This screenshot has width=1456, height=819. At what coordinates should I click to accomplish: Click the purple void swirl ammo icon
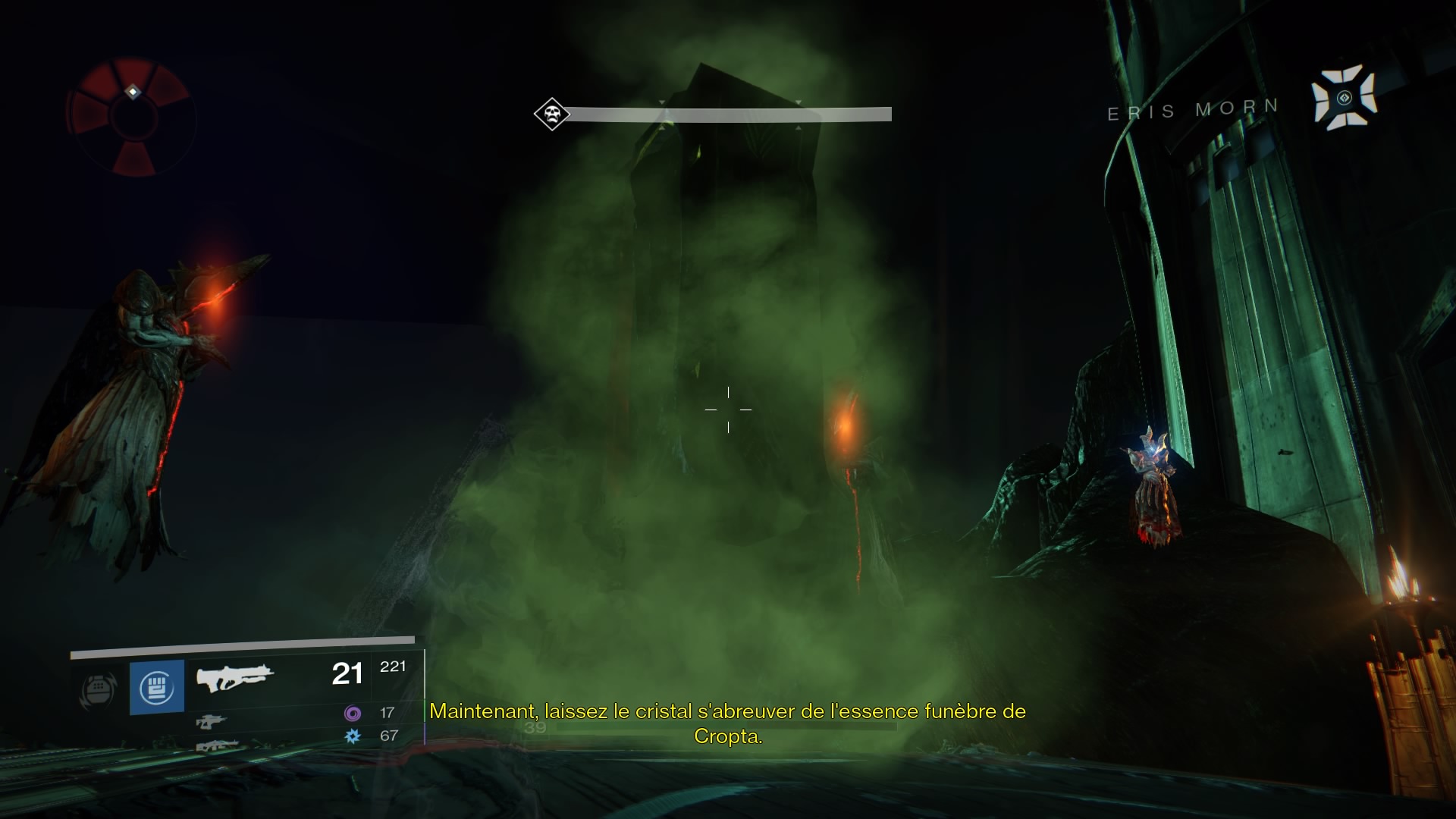click(x=353, y=713)
